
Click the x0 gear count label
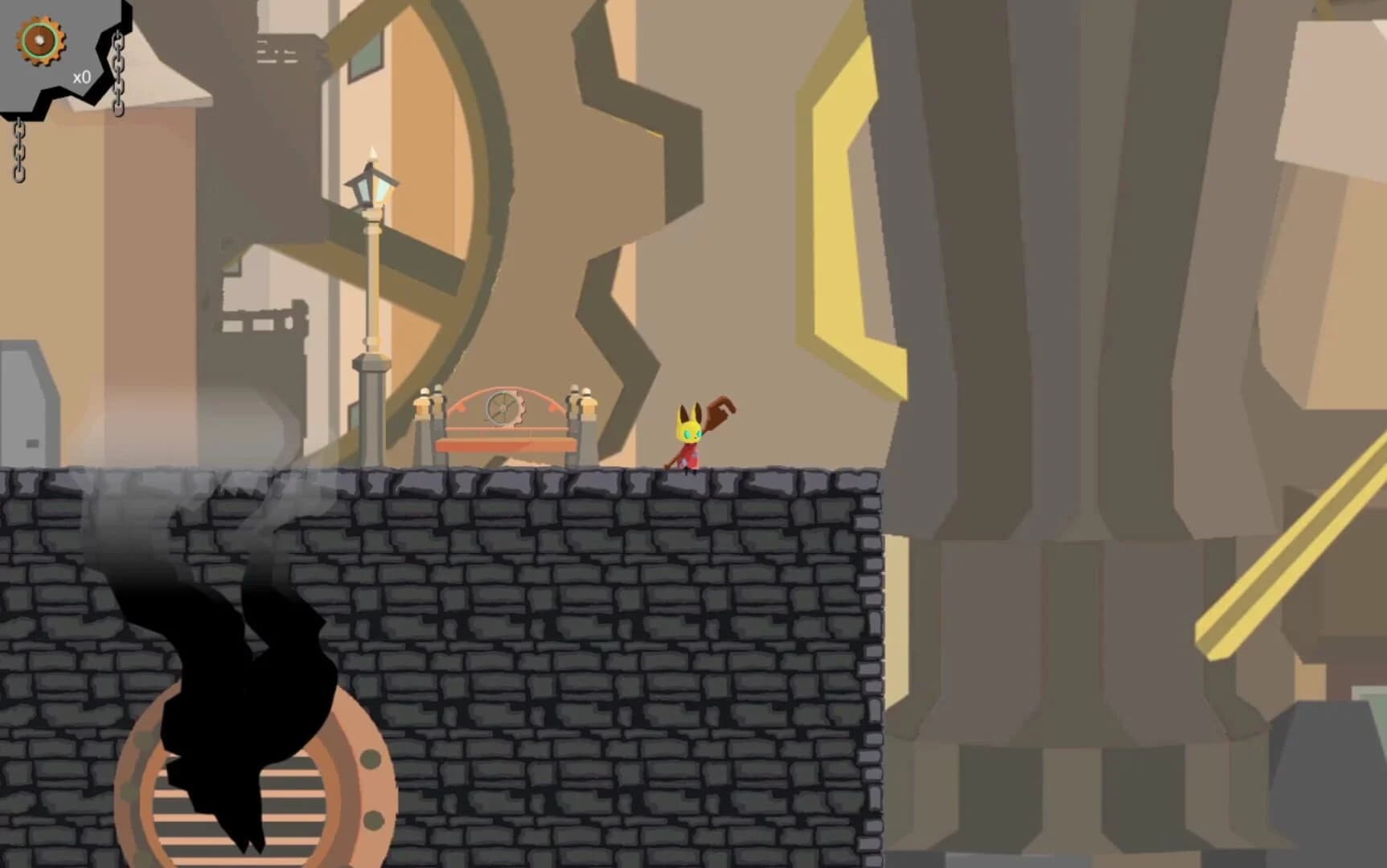click(80, 76)
